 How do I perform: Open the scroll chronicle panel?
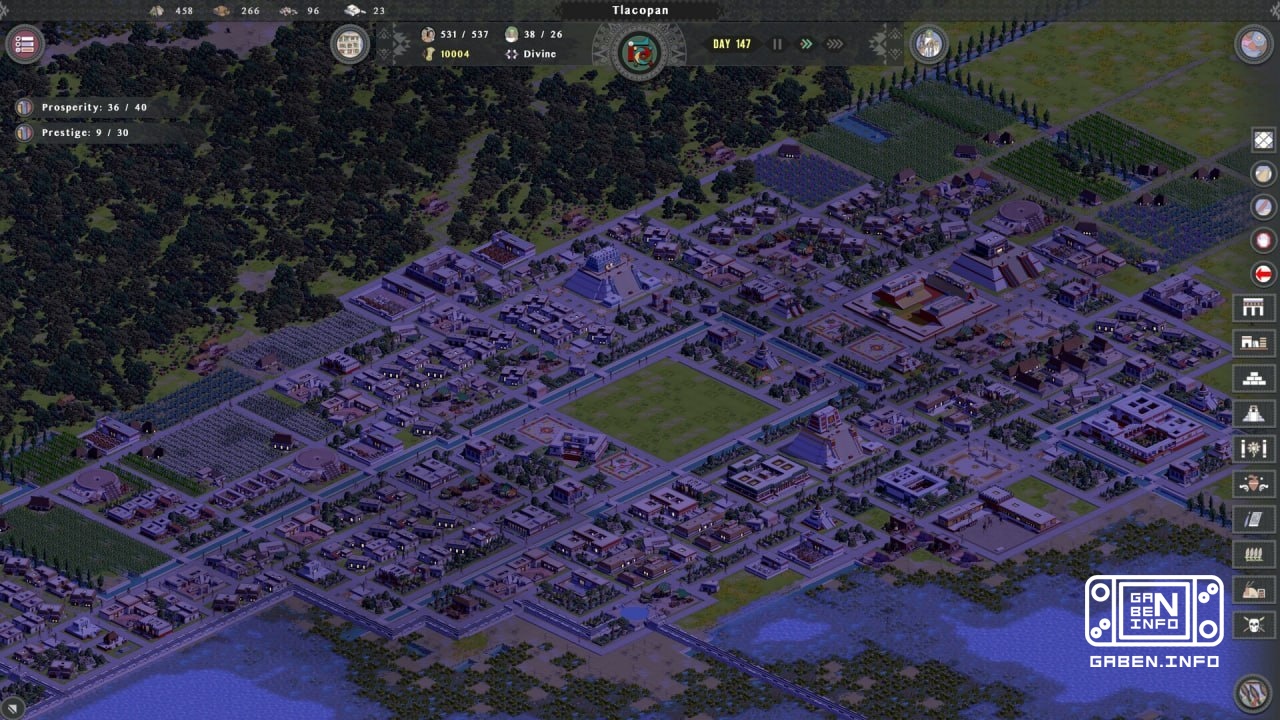(1262, 518)
